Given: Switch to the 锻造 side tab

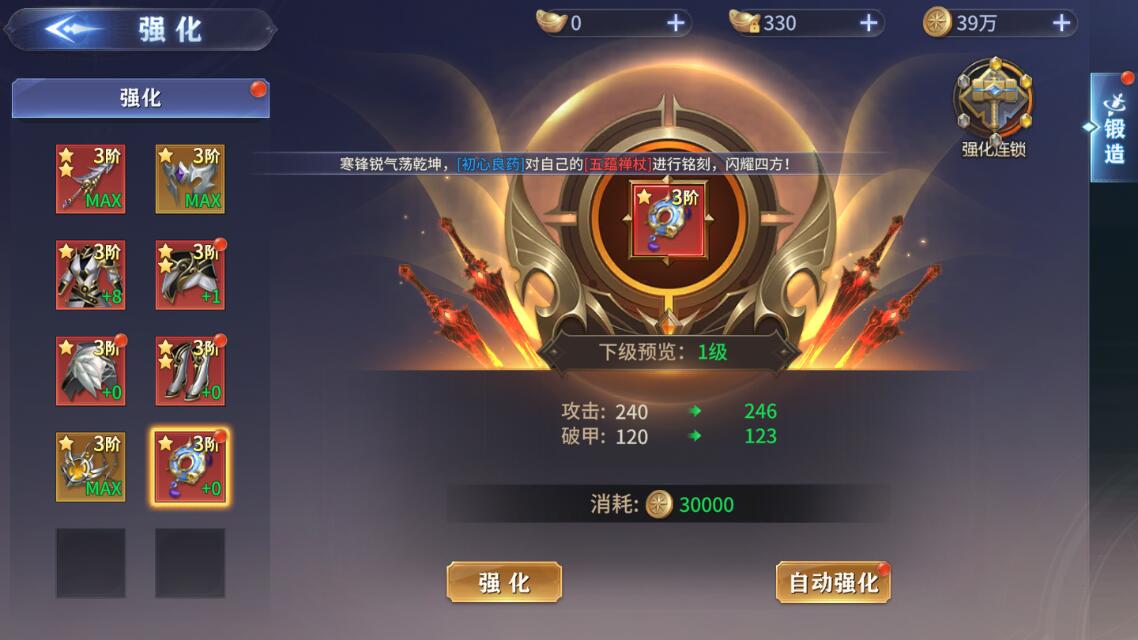Looking at the screenshot, I should (1113, 128).
